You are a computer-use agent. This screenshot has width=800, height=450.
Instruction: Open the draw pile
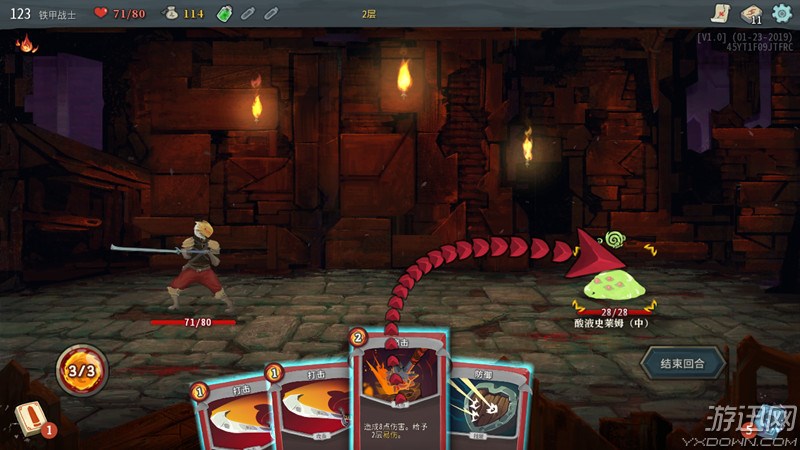point(30,421)
